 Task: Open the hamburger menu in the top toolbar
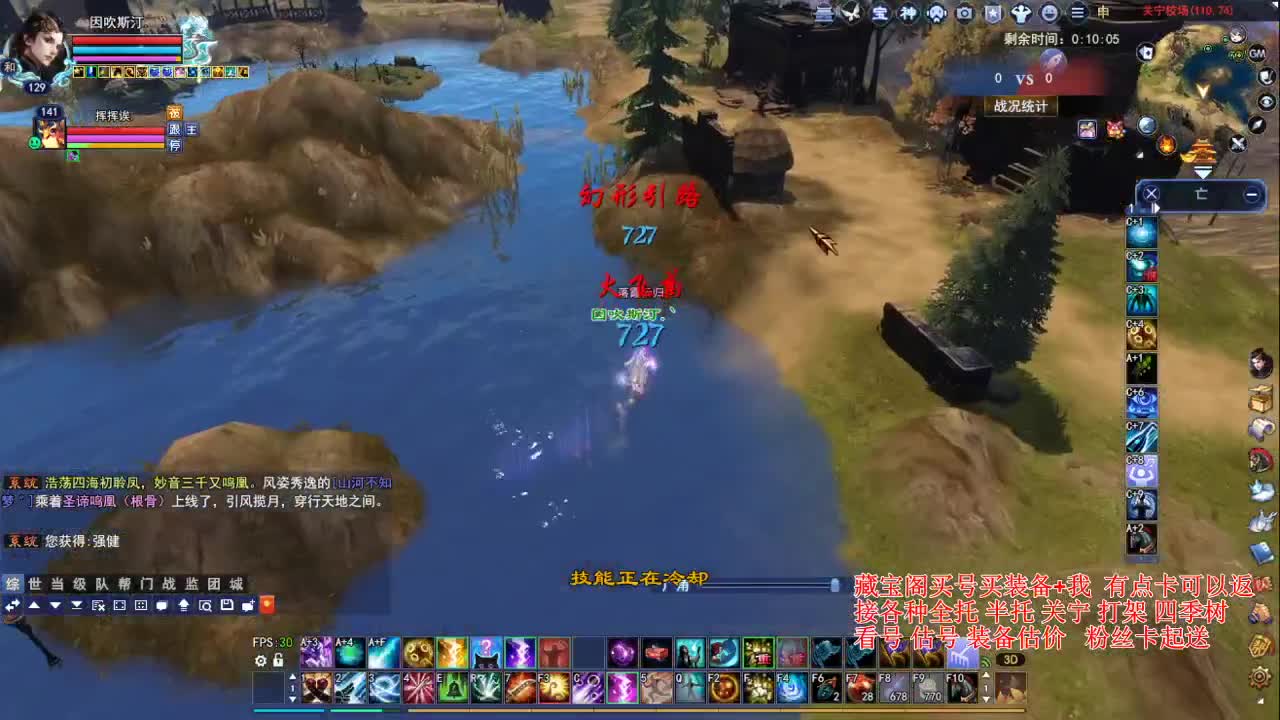1077,14
